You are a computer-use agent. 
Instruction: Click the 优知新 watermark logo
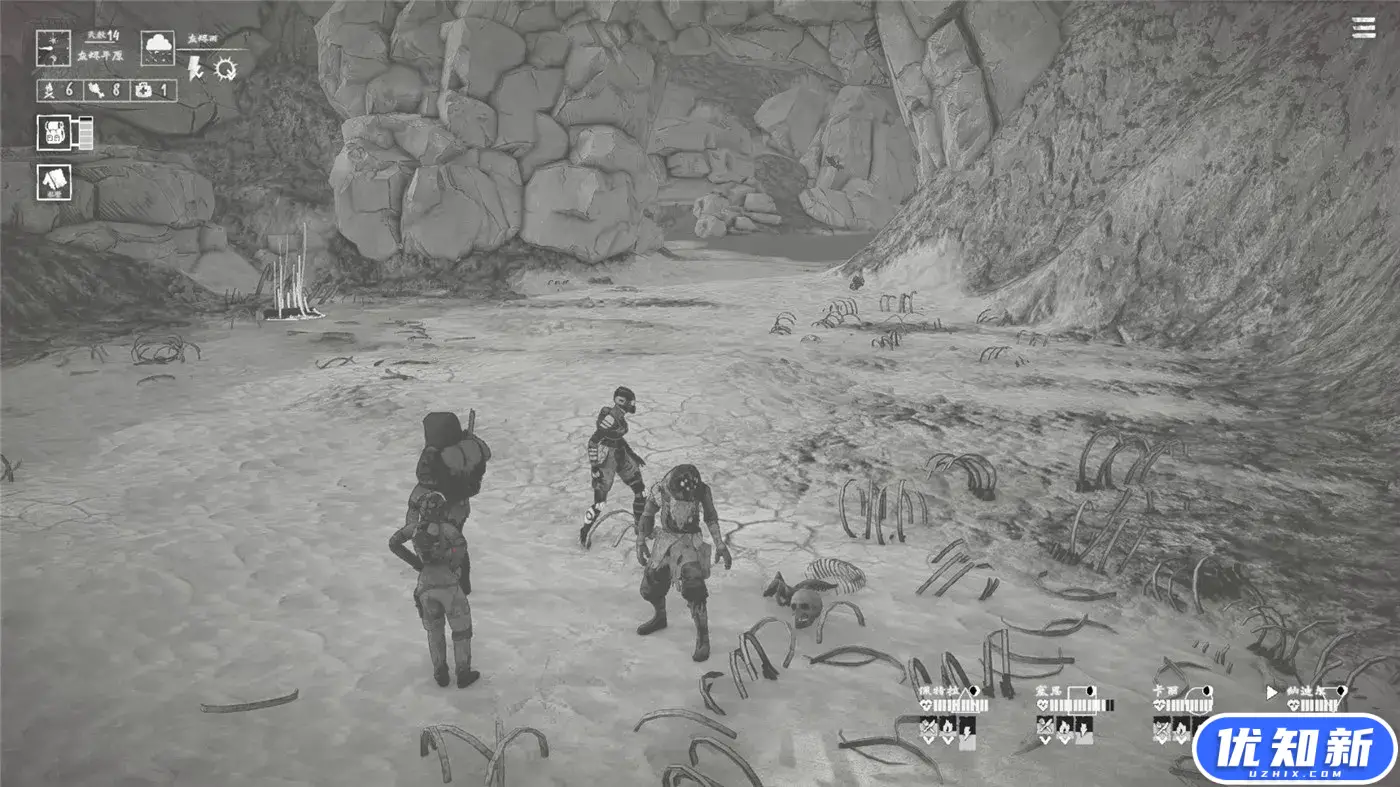pos(1294,748)
